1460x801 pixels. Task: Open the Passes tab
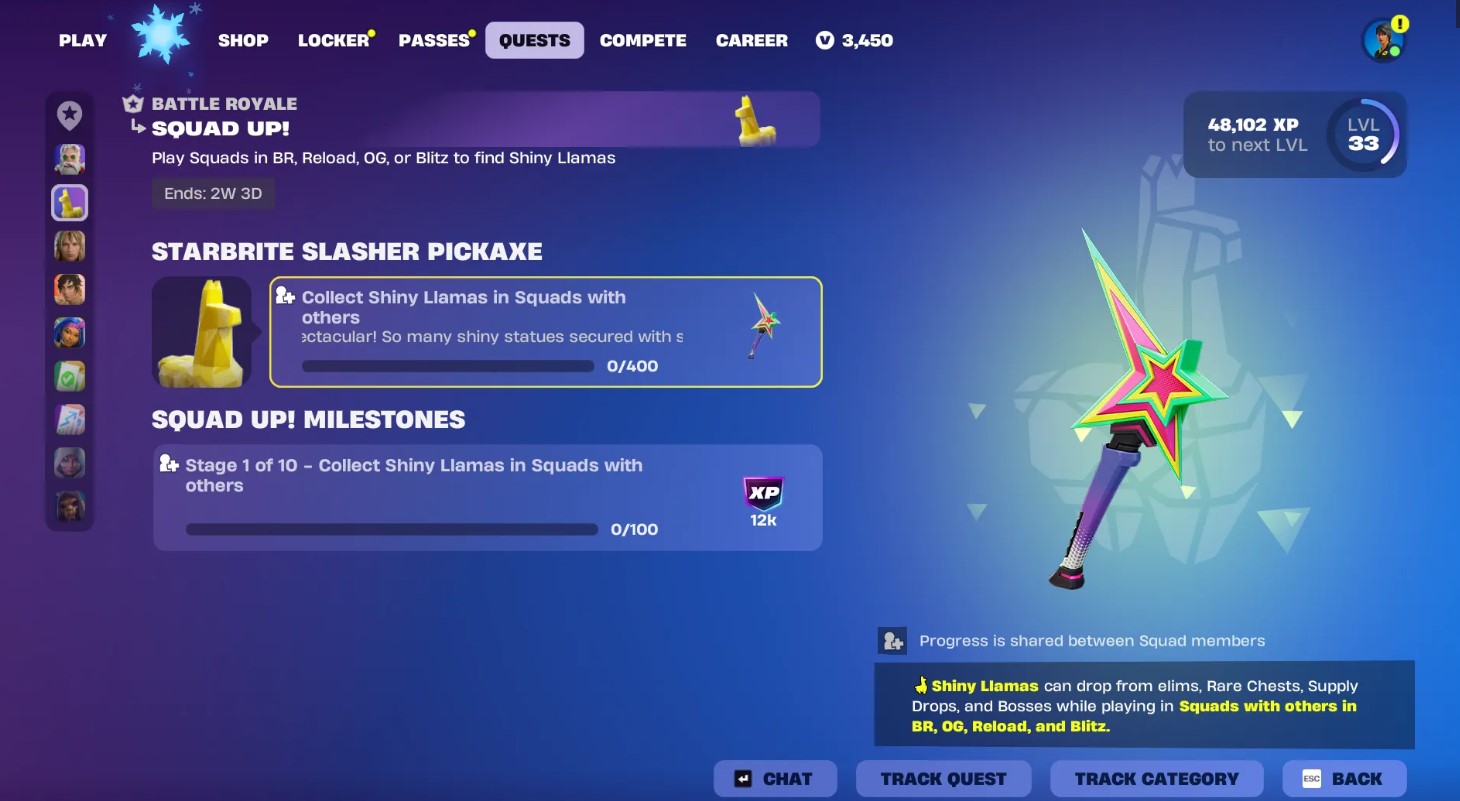tap(434, 41)
